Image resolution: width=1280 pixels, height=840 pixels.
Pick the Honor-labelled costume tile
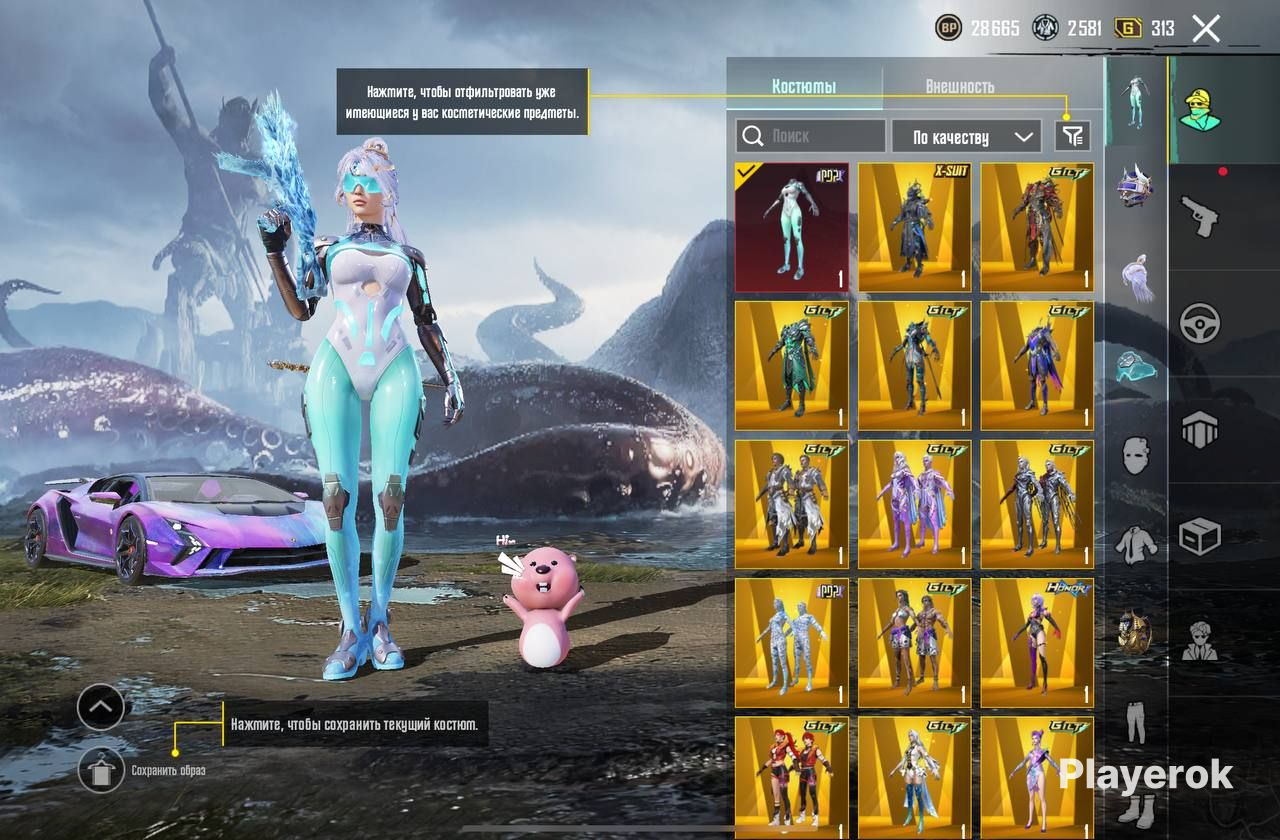[x=1037, y=643]
